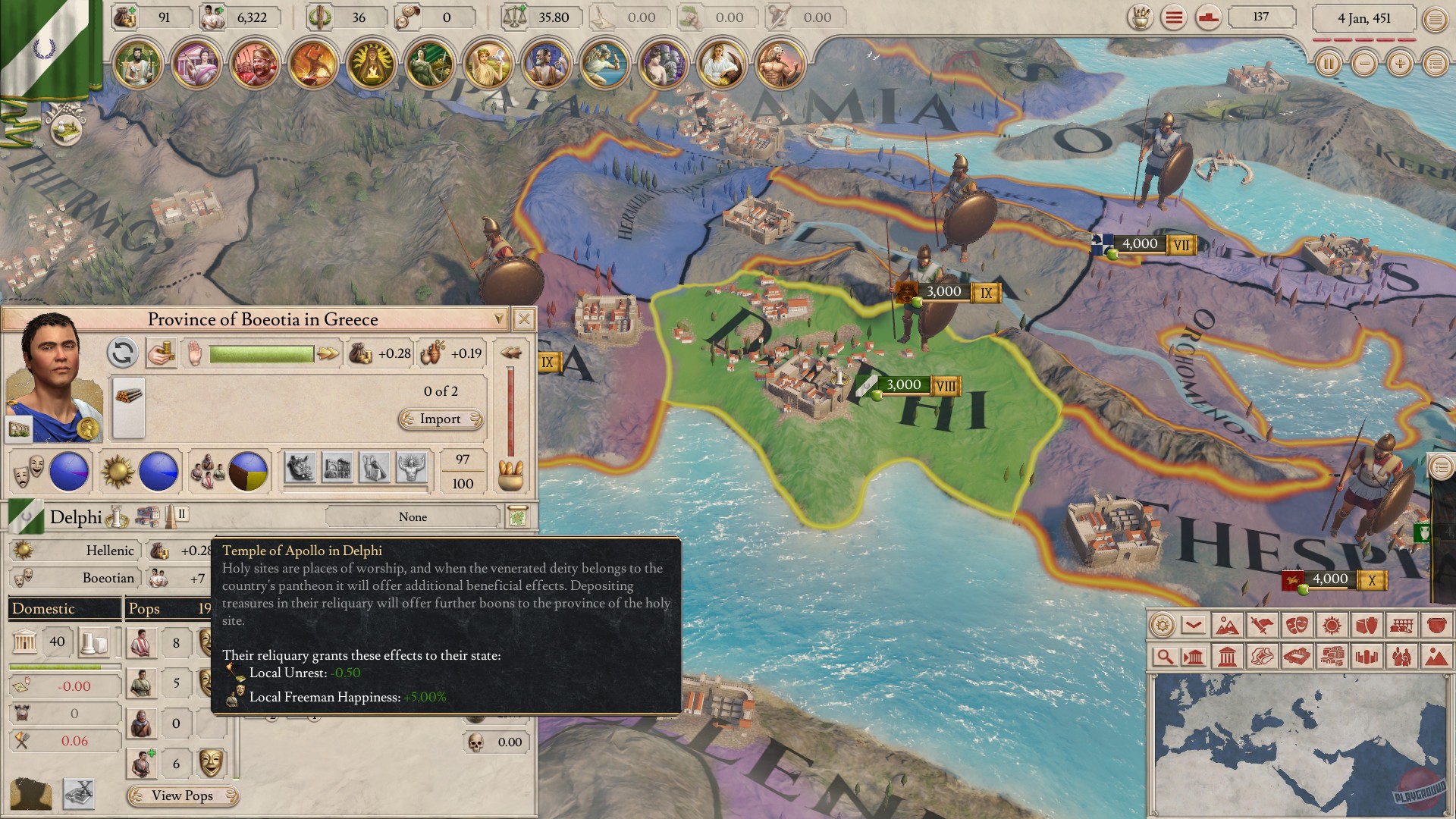Open the trade goods amphora mapmode
Viewport: 1456px width, 819px height.
[x=1367, y=624]
